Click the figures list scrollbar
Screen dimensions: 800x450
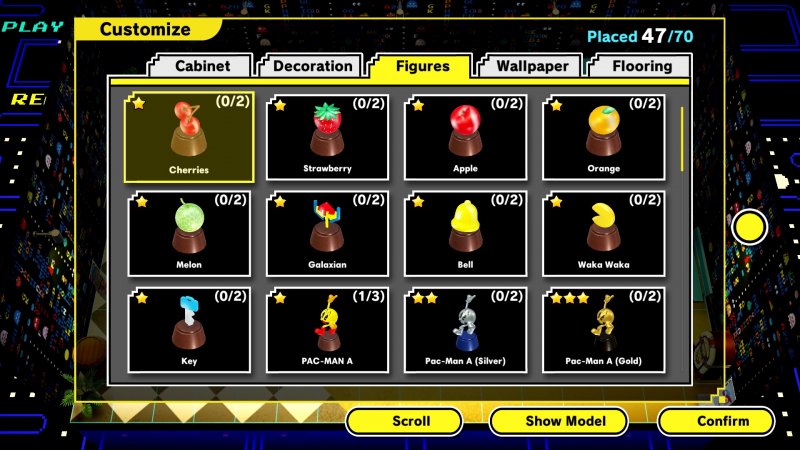[683, 138]
